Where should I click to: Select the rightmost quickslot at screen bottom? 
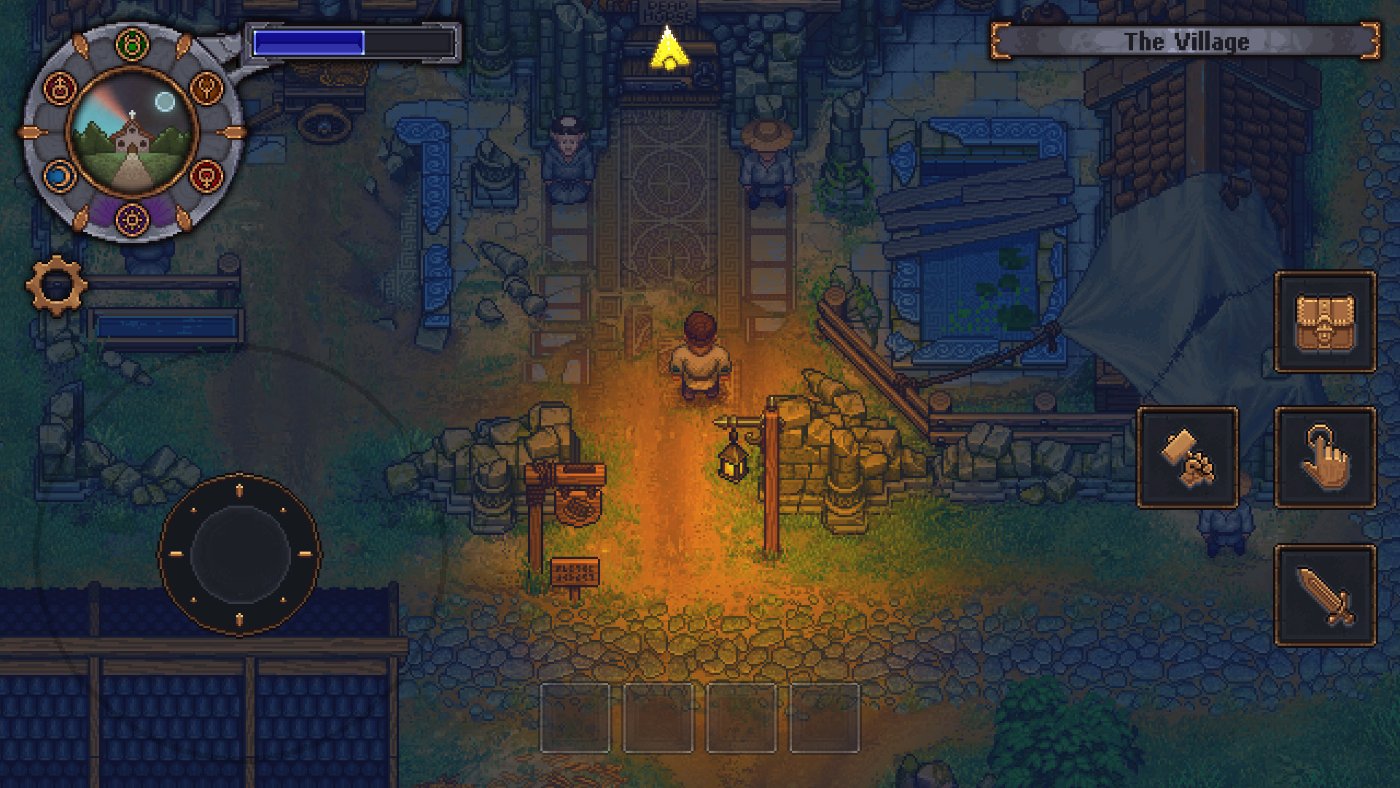823,716
